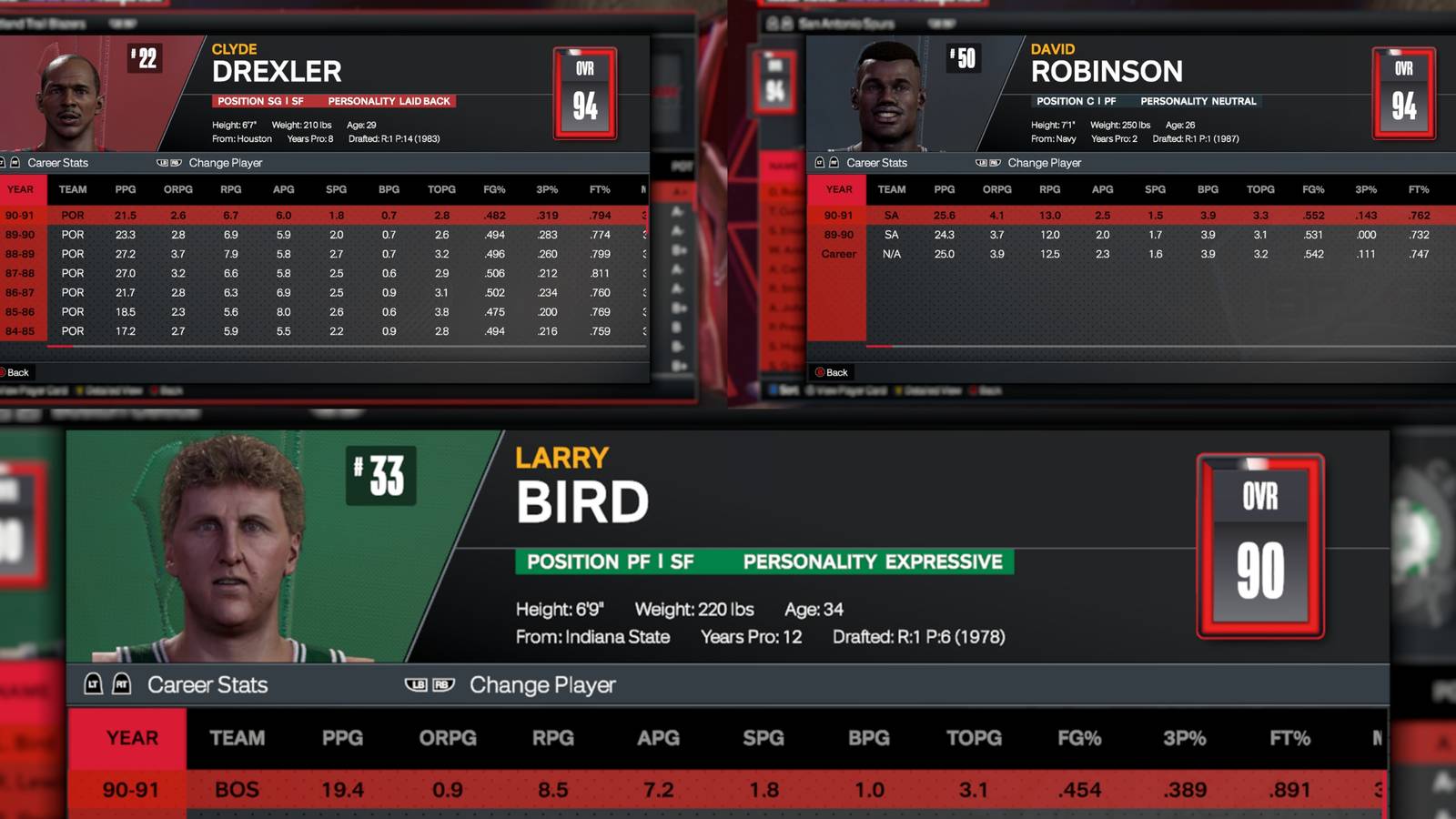Click the OVR 90 rating badge on Bird's card
This screenshot has width=1456, height=819.
tap(1259, 543)
